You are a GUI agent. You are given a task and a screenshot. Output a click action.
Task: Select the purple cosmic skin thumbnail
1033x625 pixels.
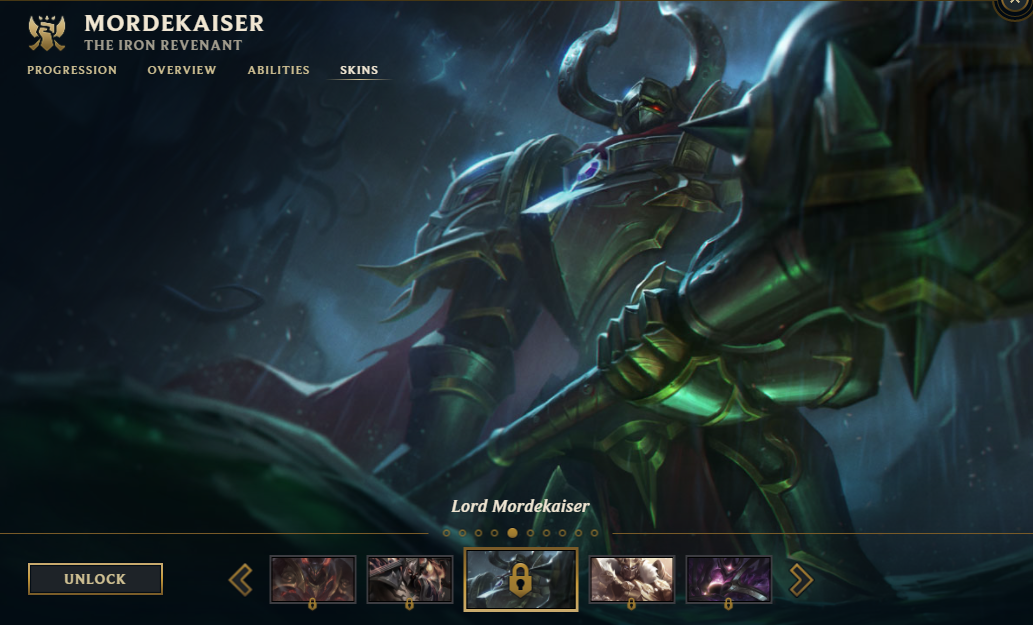729,579
